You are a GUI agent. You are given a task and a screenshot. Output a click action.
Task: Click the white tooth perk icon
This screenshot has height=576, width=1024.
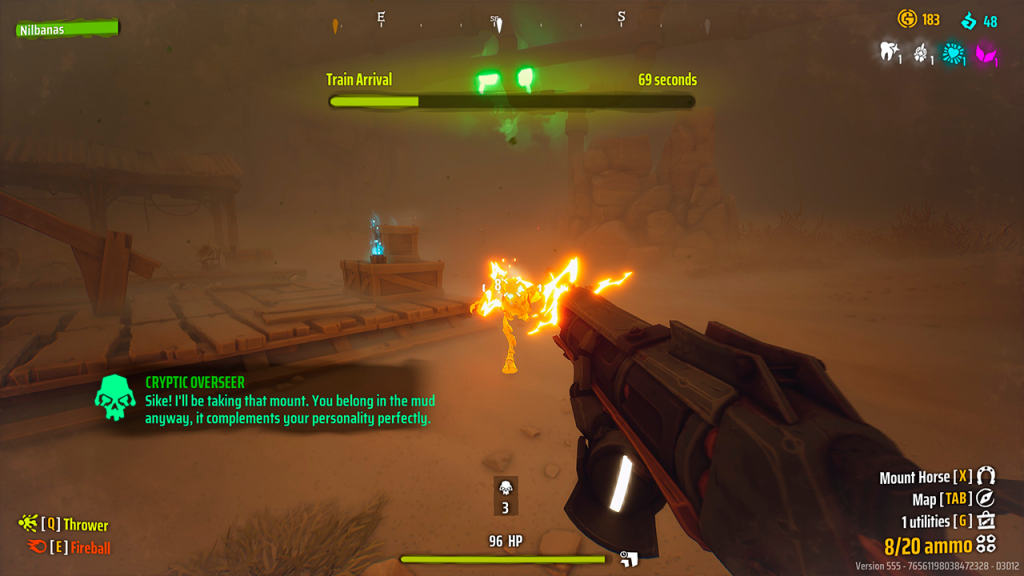coord(887,52)
